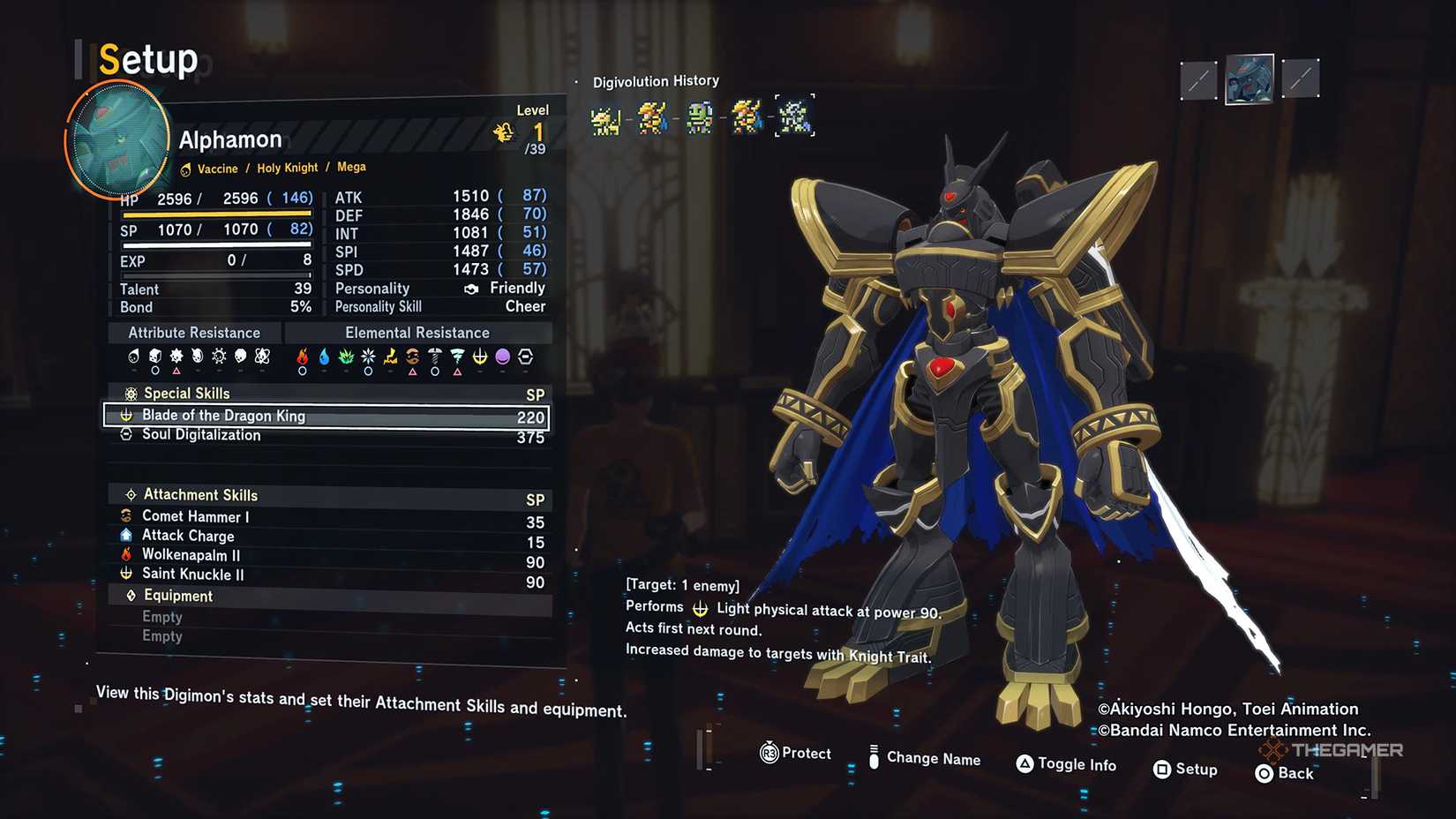The height and width of the screenshot is (819, 1456).
Task: Switch to the Elemental Resistance tab
Action: click(417, 333)
